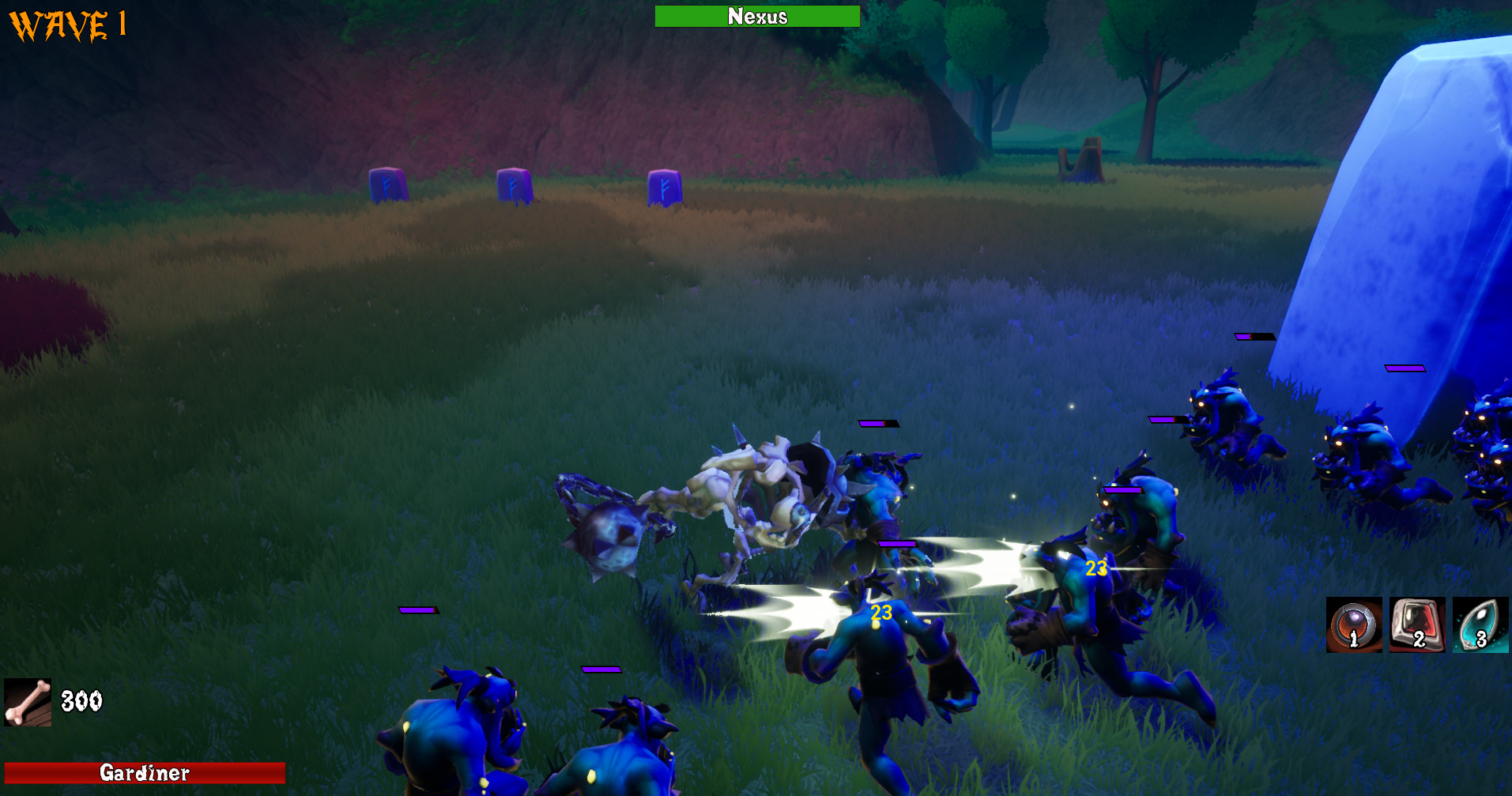Viewport: 1512px width, 796px height.
Task: Click the 300 bone count text
Action: pos(82,699)
